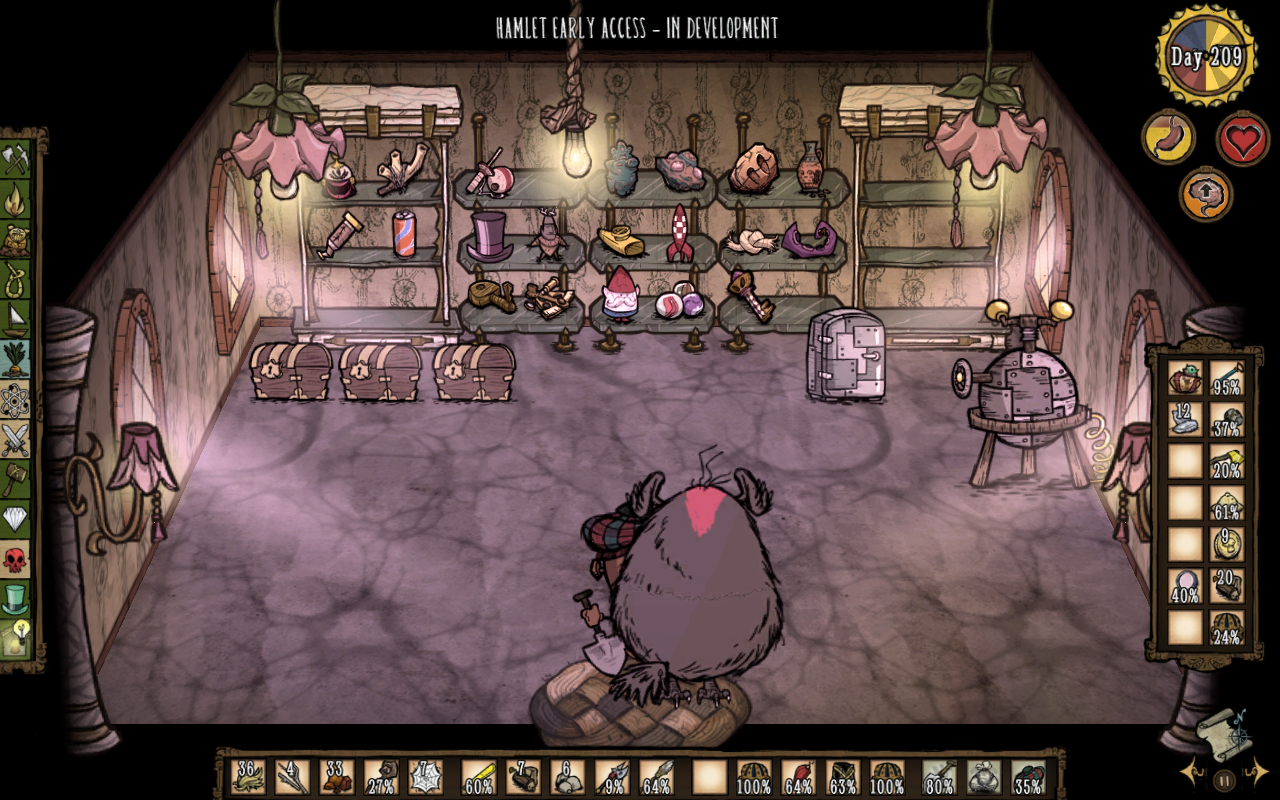Select the diamond Refine tab
The height and width of the screenshot is (800, 1280).
(x=16, y=517)
